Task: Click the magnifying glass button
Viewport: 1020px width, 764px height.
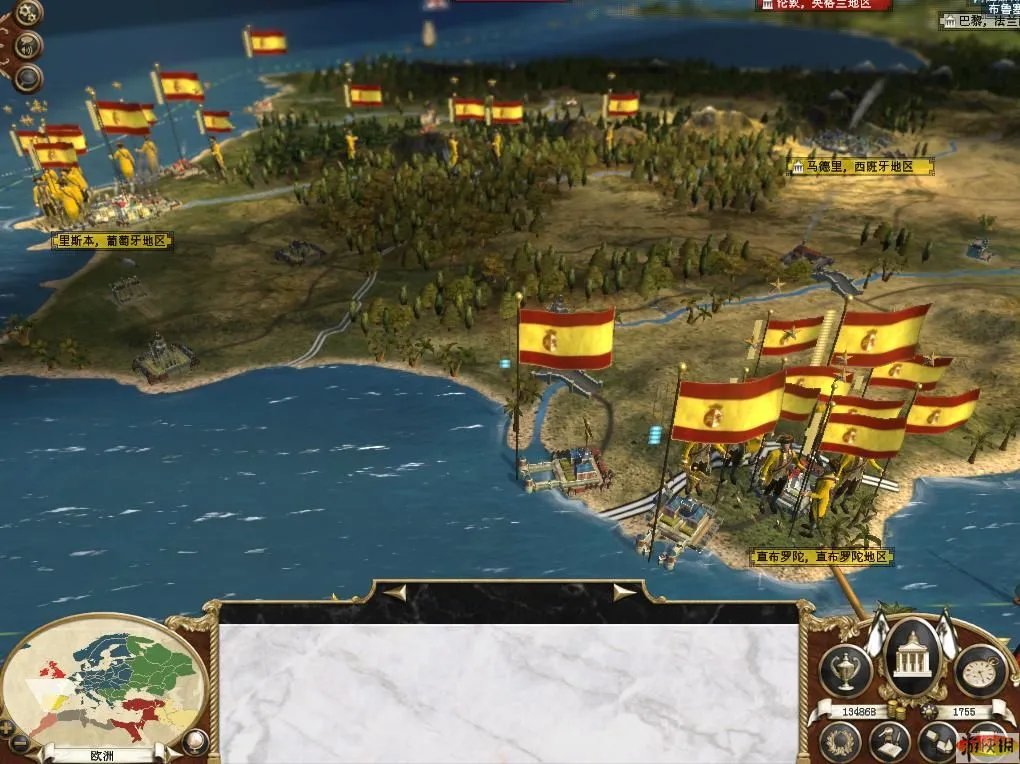Action: [x=27, y=77]
